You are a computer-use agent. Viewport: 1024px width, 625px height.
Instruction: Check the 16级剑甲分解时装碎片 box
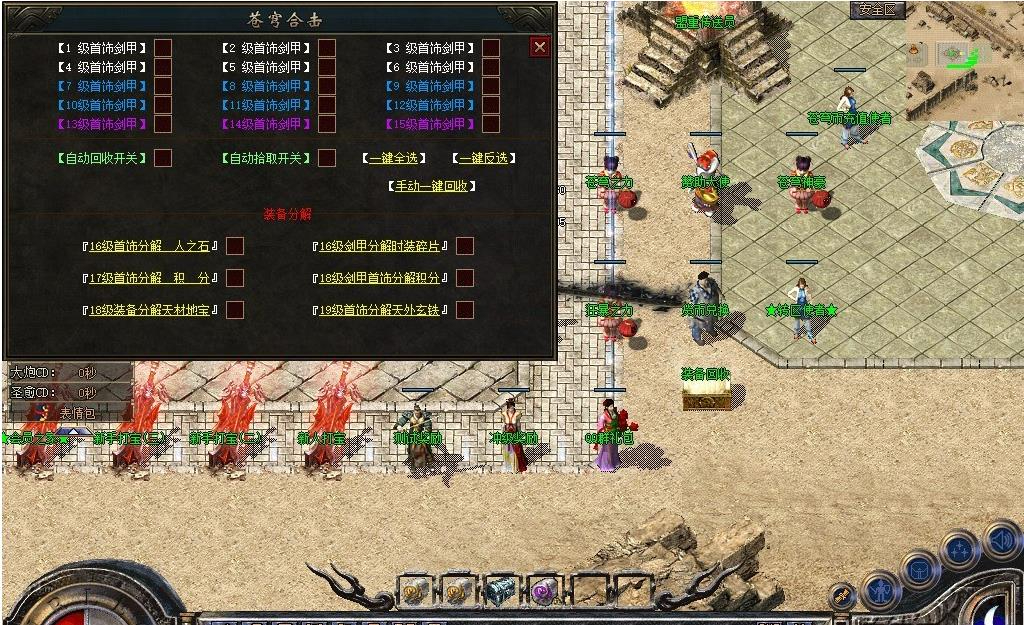pos(465,246)
